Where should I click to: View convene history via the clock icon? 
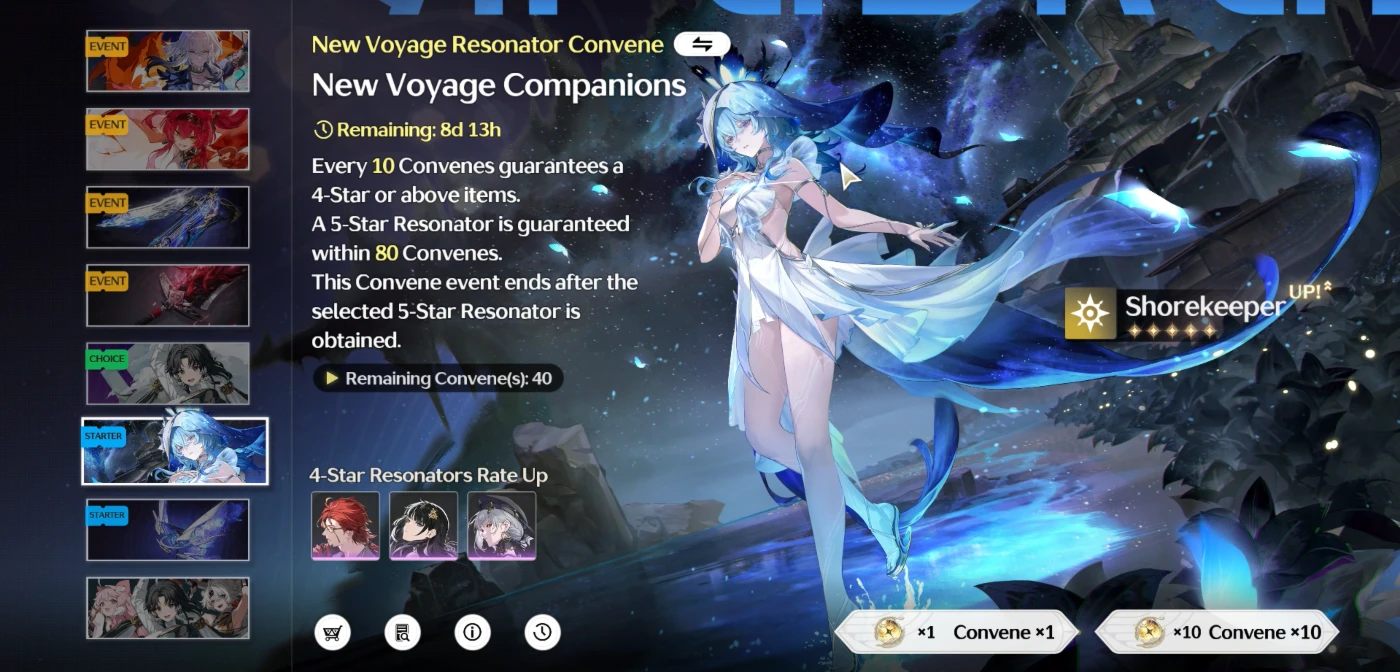[542, 632]
